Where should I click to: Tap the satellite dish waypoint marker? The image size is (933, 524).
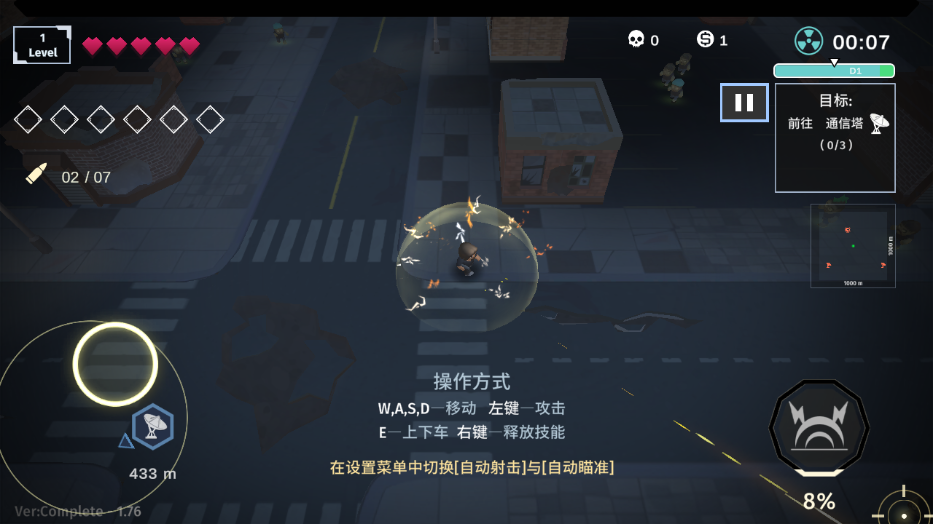153,426
